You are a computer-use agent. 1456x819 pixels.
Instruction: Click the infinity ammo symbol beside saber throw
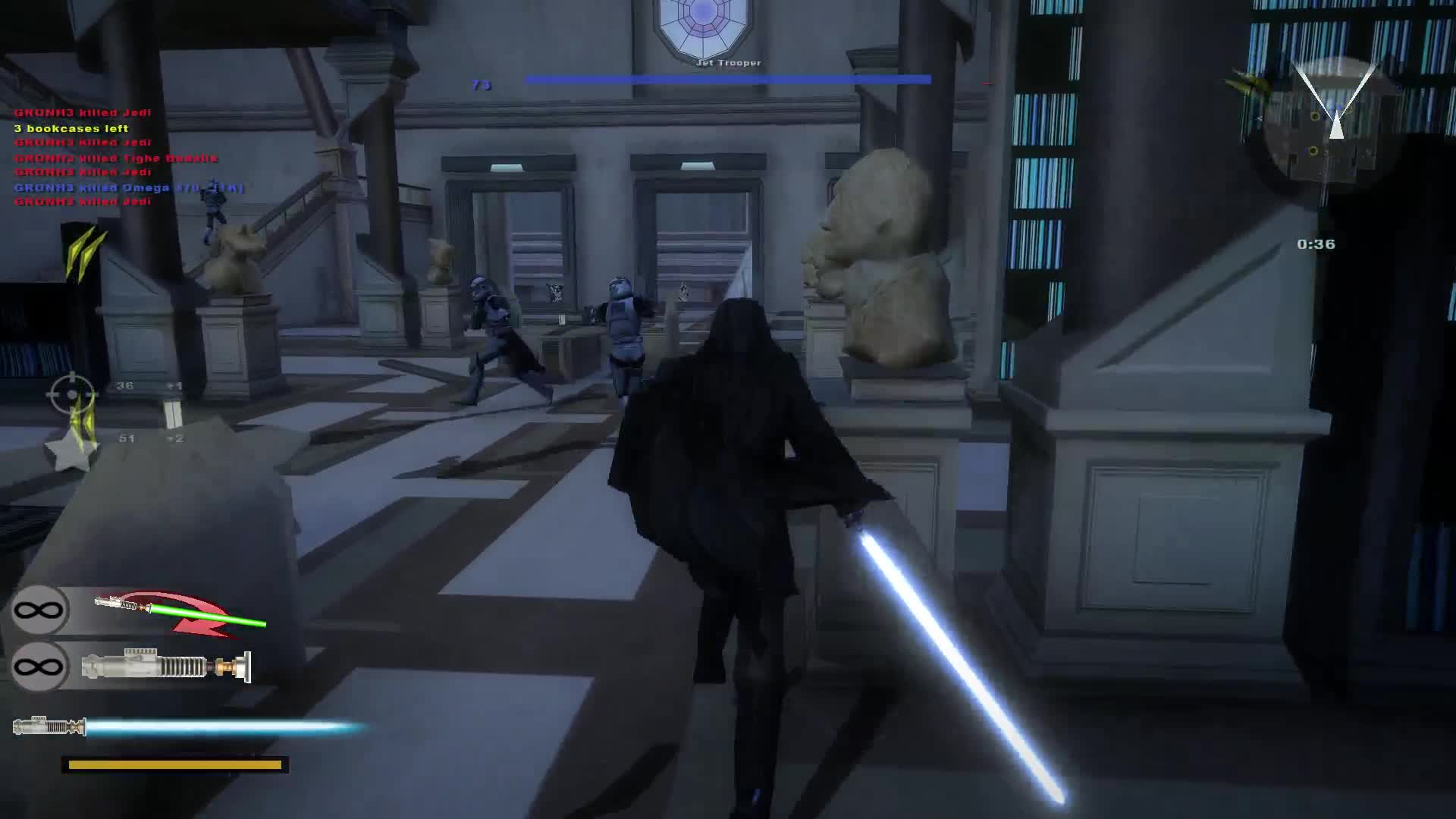(x=39, y=610)
